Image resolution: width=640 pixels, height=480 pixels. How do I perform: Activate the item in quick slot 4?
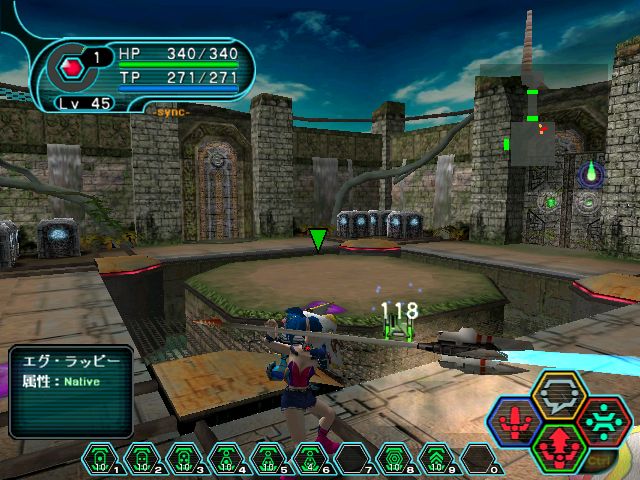click(226, 459)
